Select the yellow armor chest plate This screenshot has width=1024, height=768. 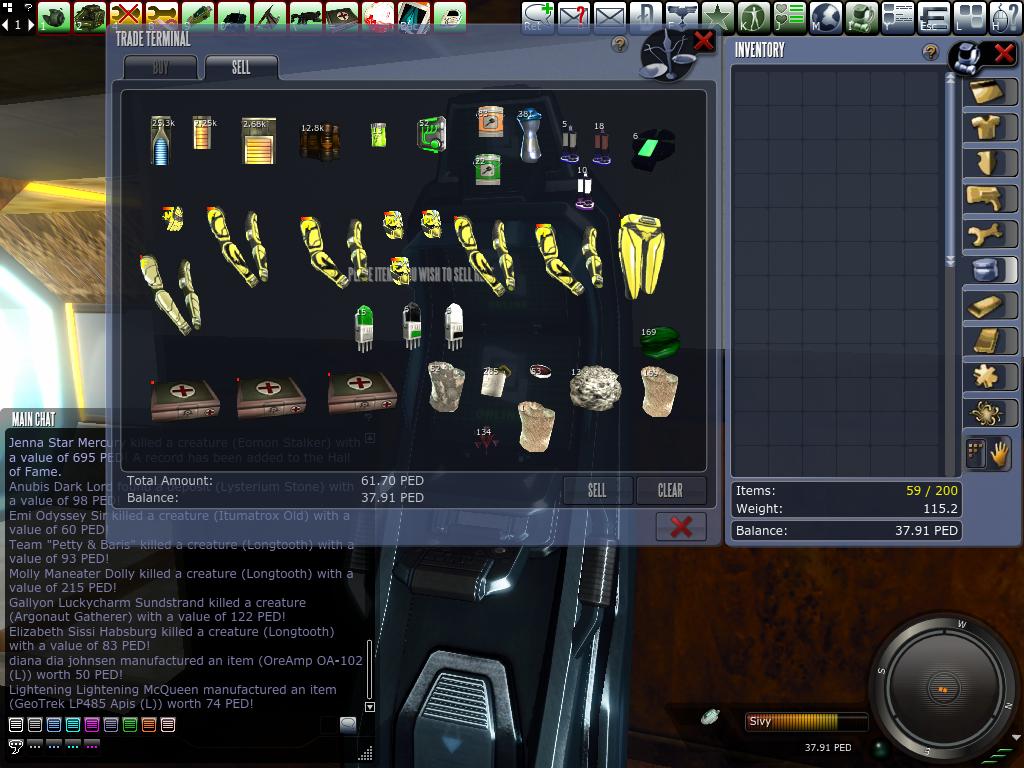coord(641,255)
